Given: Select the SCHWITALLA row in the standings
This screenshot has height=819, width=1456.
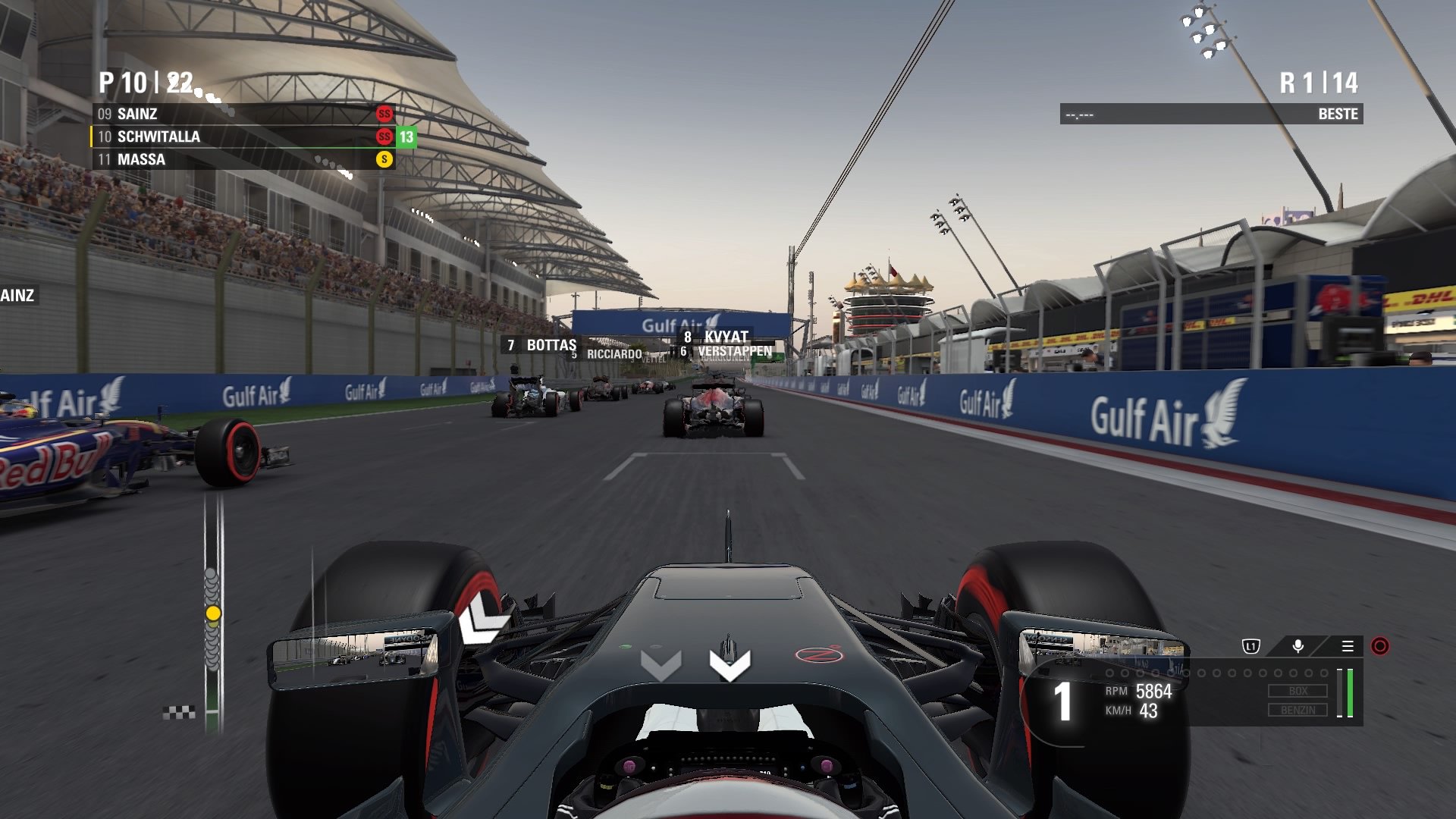Looking at the screenshot, I should pos(159,137).
